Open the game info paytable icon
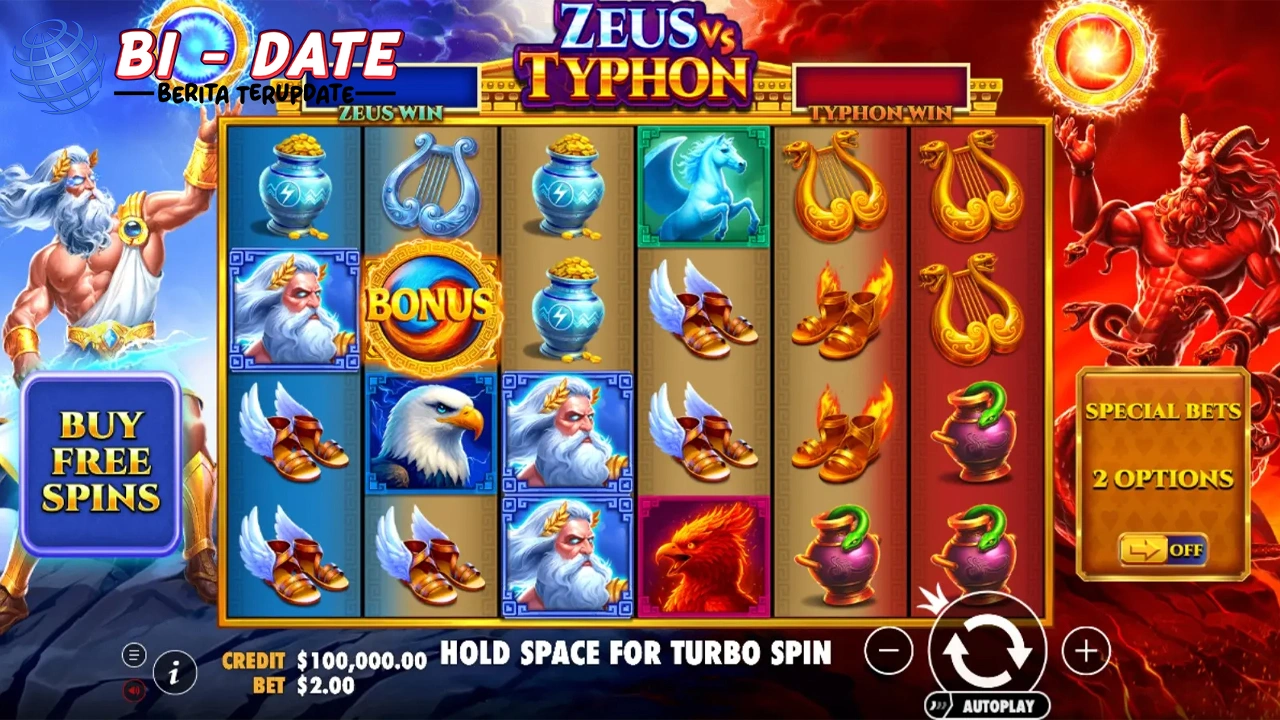Screen dimensions: 1280x720 coord(176,673)
